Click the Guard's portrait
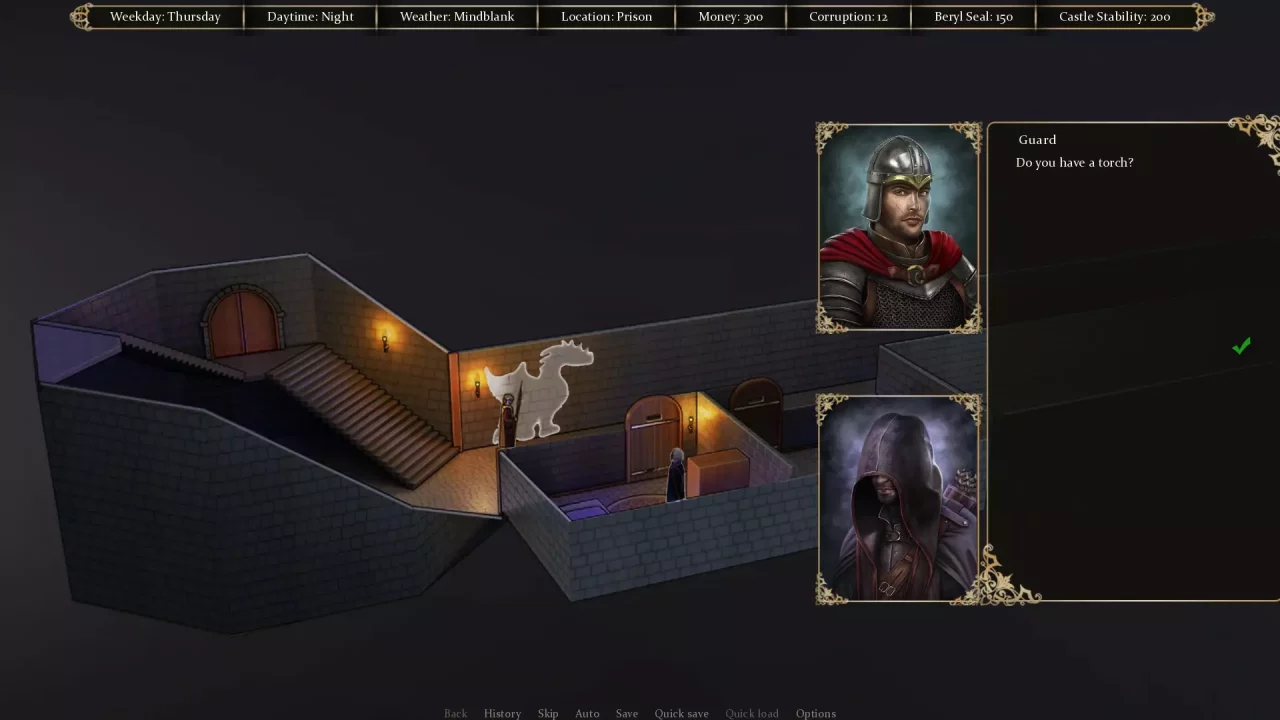1280x720 pixels. 897,227
